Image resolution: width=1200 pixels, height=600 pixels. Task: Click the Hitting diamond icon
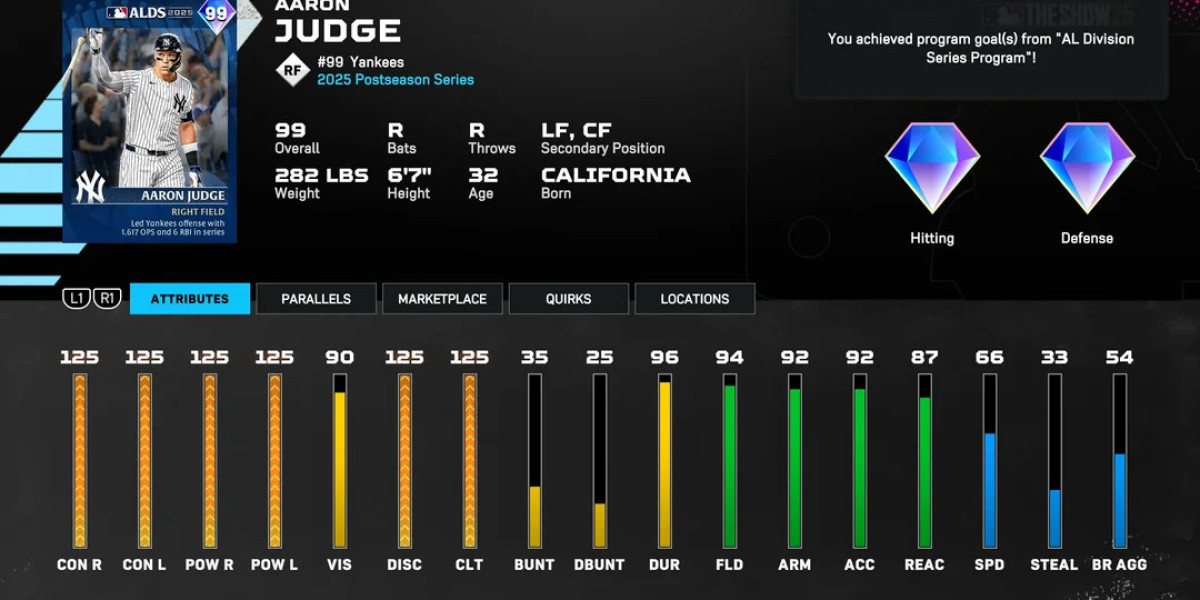point(932,167)
